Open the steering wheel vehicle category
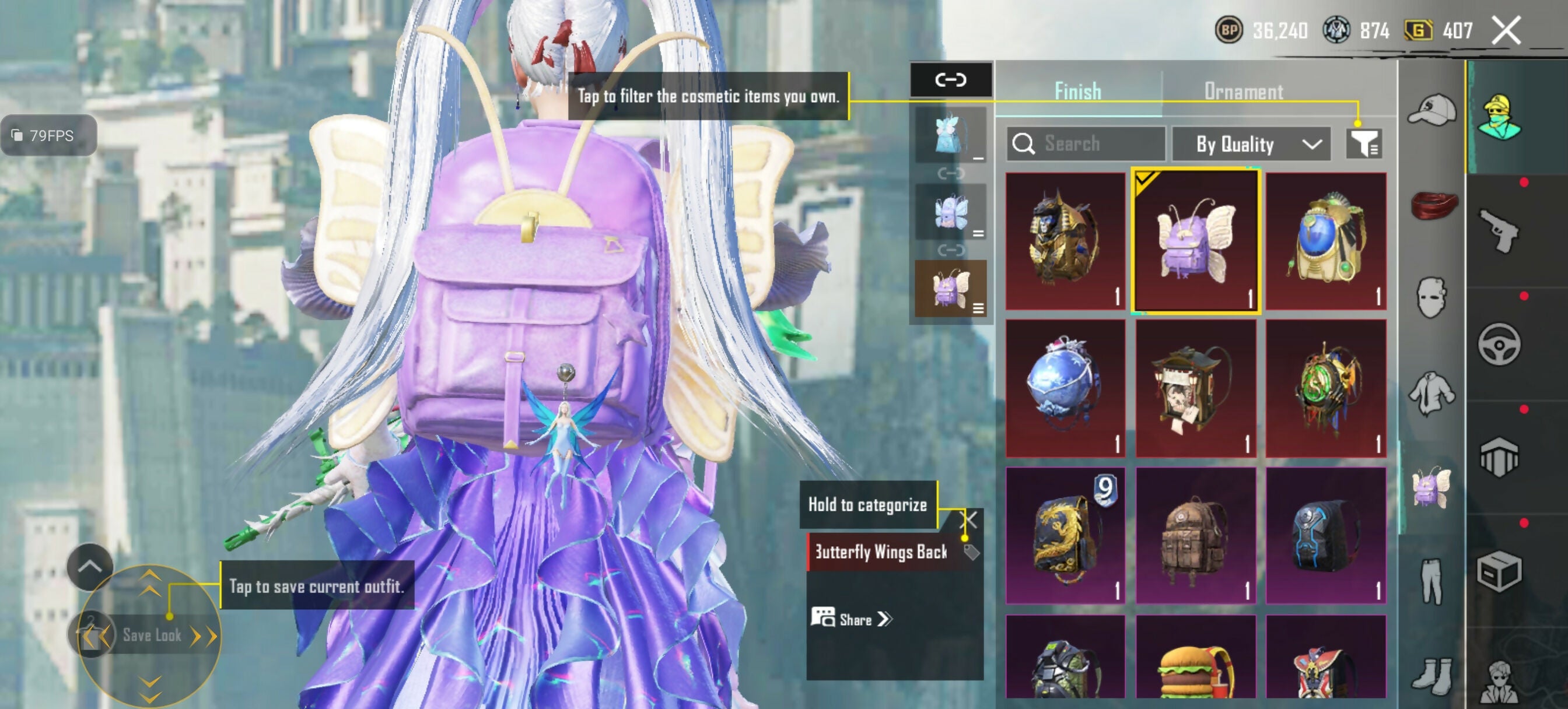 pyautogui.click(x=1499, y=345)
